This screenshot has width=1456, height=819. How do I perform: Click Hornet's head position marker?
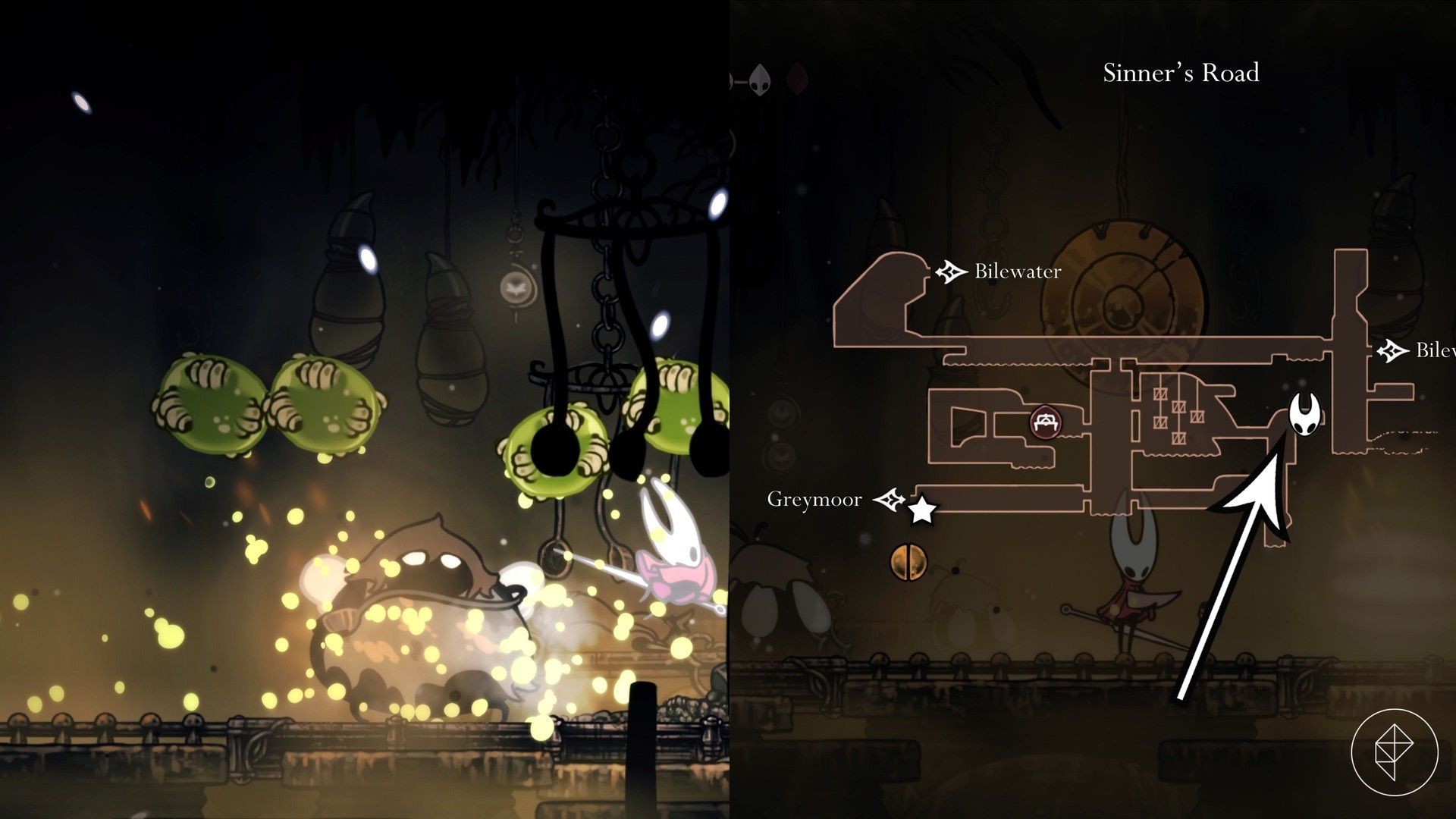[x=1305, y=414]
